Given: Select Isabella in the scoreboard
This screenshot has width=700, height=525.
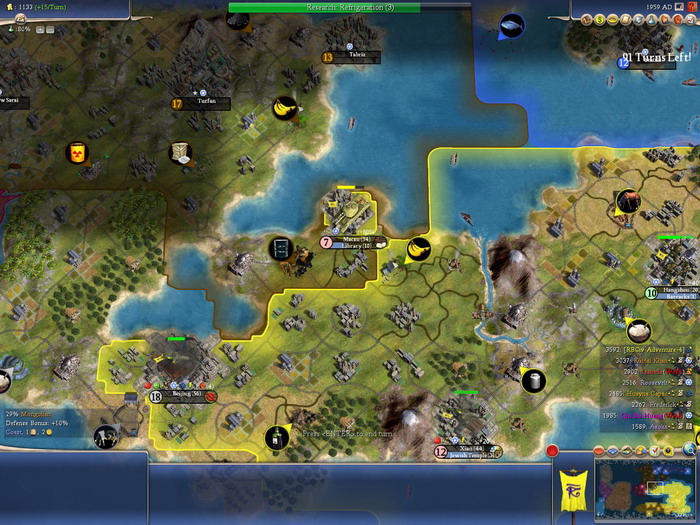Looking at the screenshot, I should tap(650, 371).
